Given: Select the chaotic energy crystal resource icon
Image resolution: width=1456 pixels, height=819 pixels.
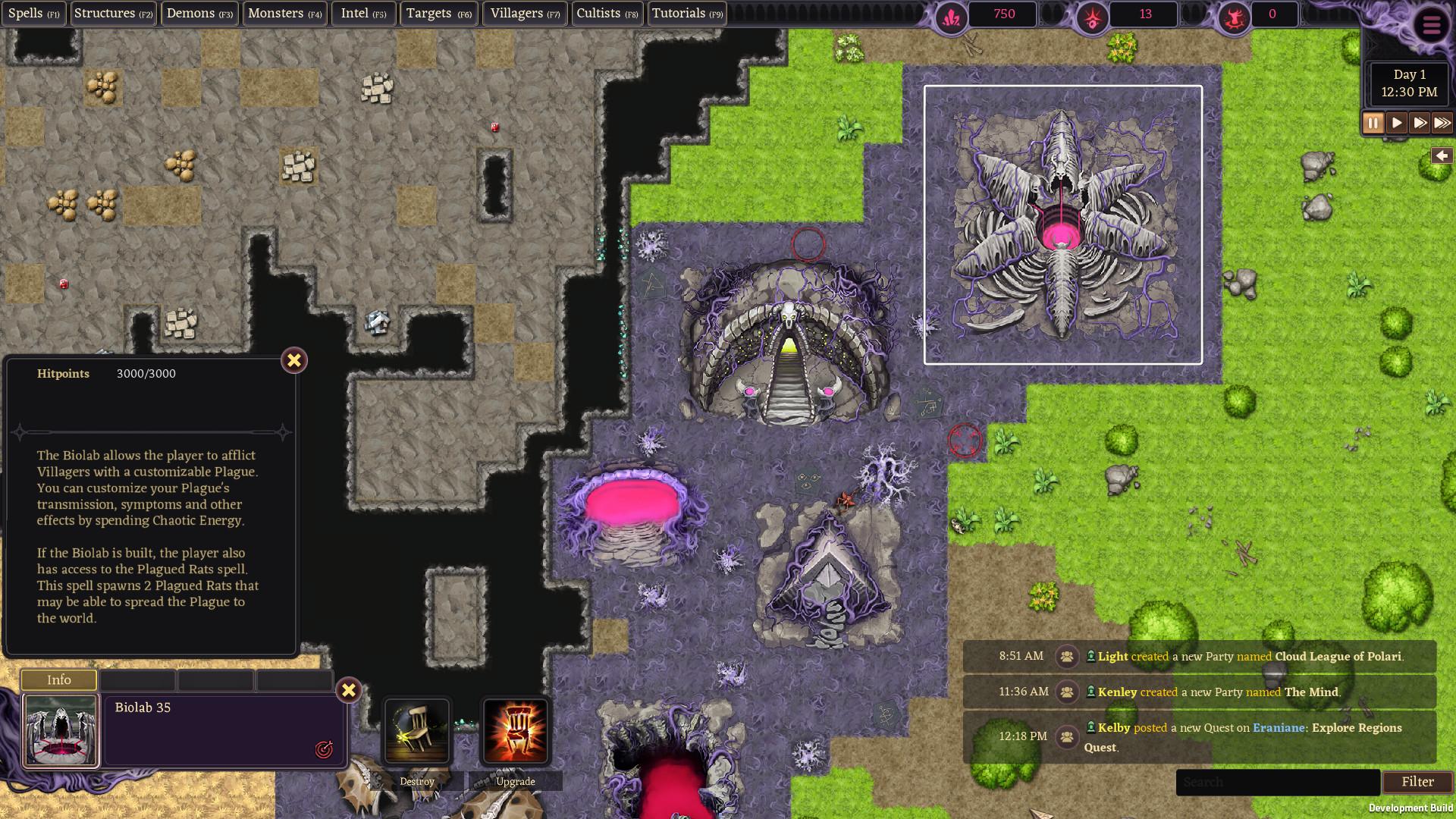Looking at the screenshot, I should pos(952,14).
